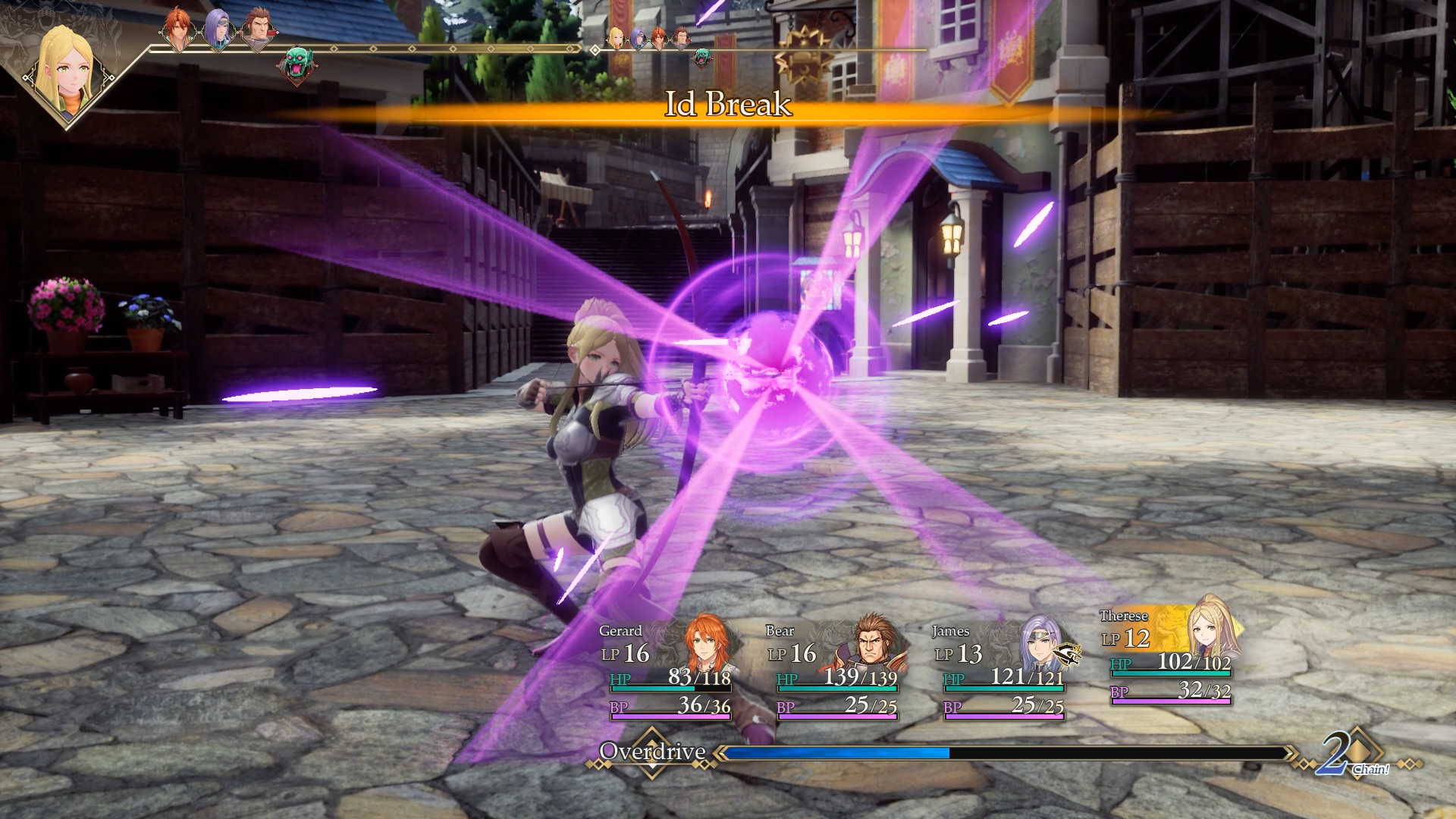Activate the Overdrive gauge emblem
The height and width of the screenshot is (819, 1456).
click(651, 752)
